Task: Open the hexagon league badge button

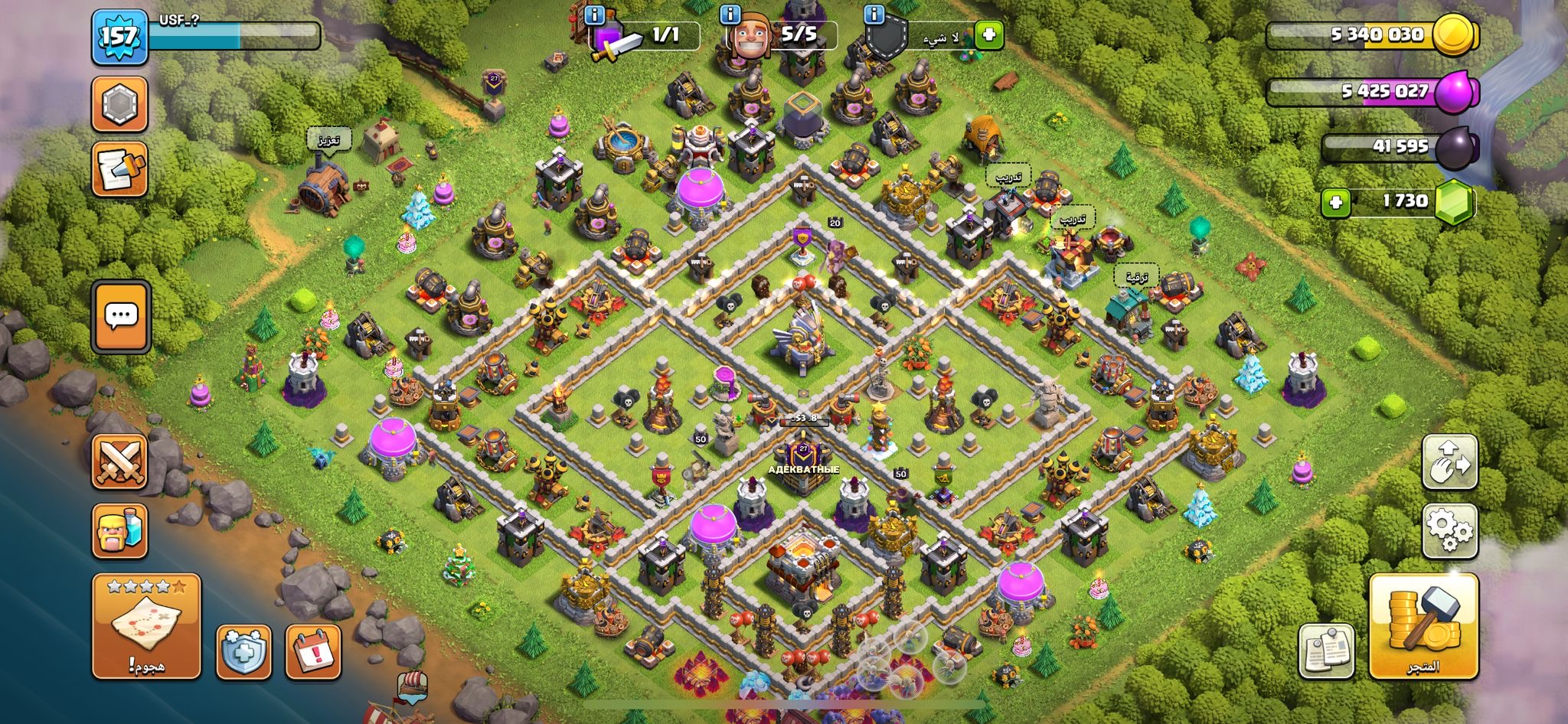Action: 119,104
